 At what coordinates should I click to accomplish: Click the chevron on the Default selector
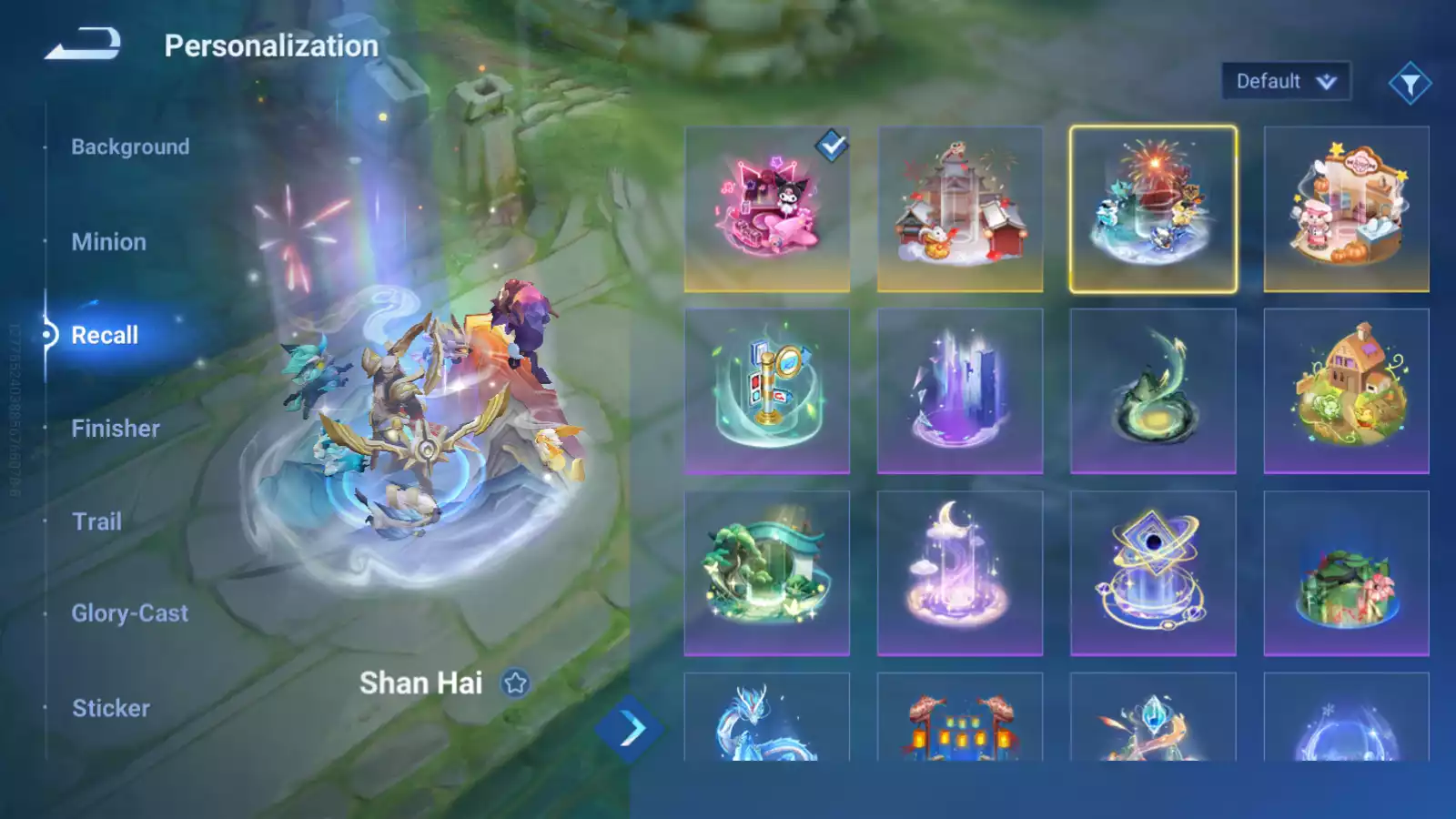point(1326,80)
